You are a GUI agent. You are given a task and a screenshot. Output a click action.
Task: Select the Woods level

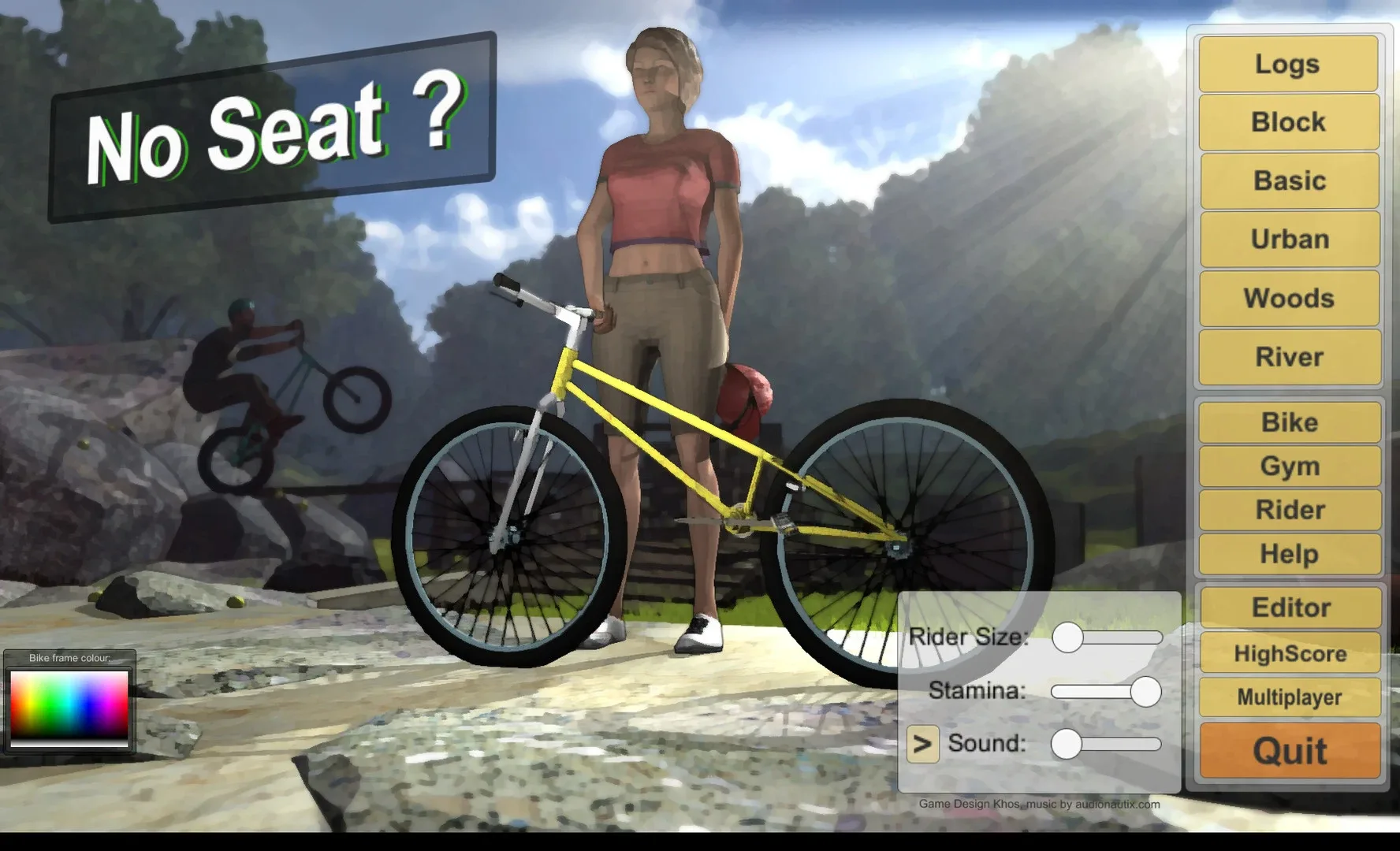click(x=1287, y=298)
